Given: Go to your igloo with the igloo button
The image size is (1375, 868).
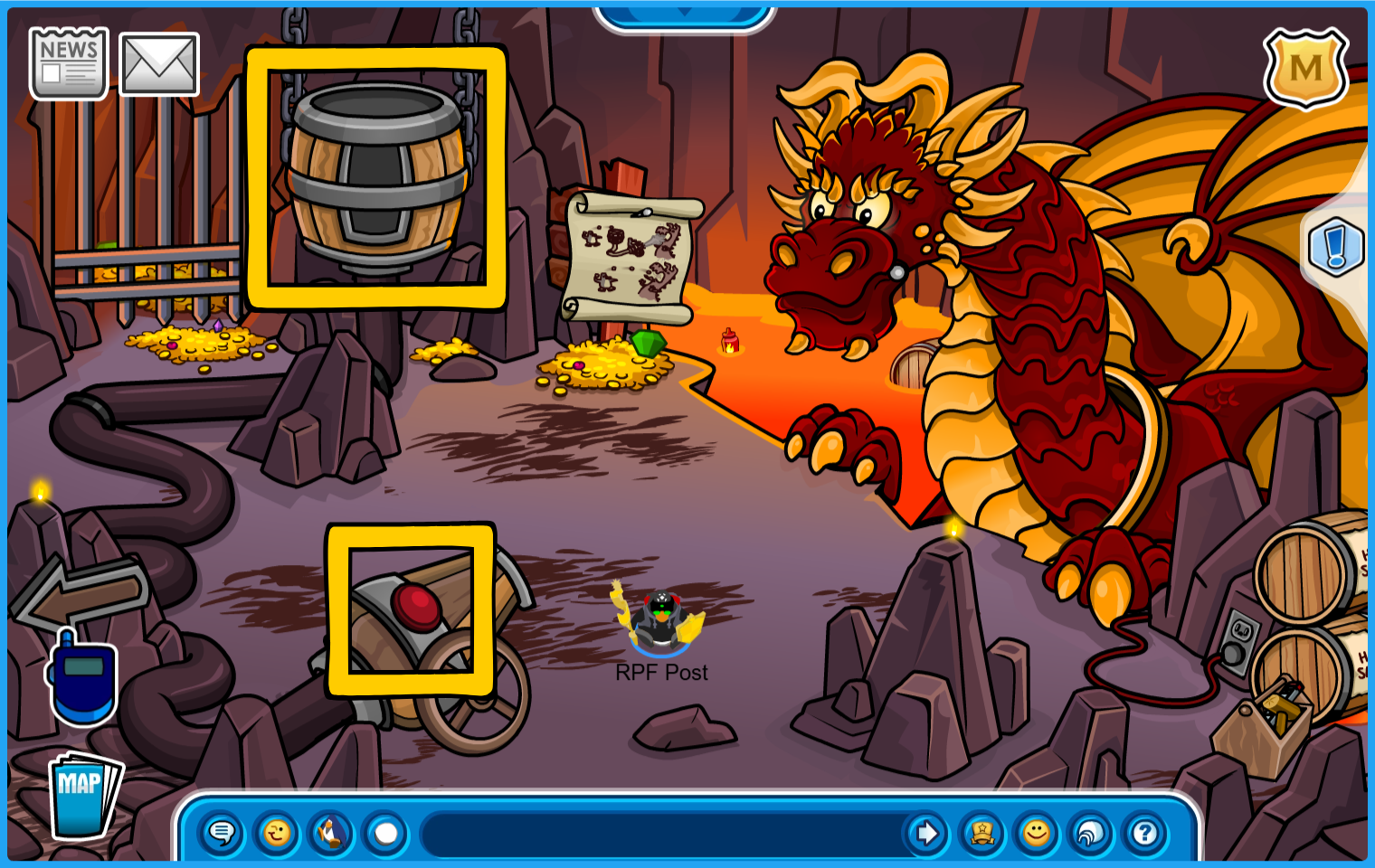Looking at the screenshot, I should click(x=1091, y=833).
